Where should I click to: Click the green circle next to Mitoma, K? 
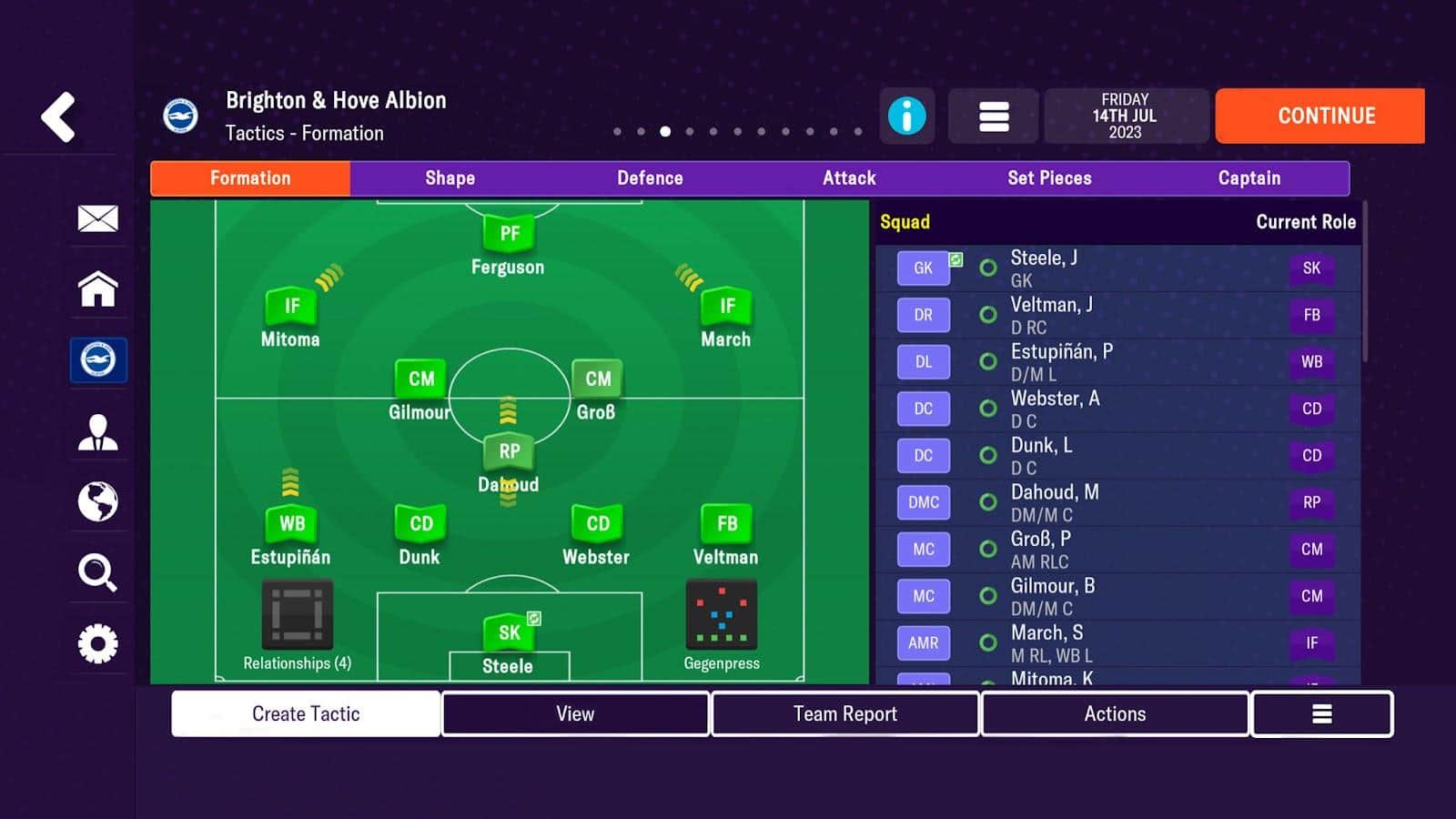click(986, 682)
